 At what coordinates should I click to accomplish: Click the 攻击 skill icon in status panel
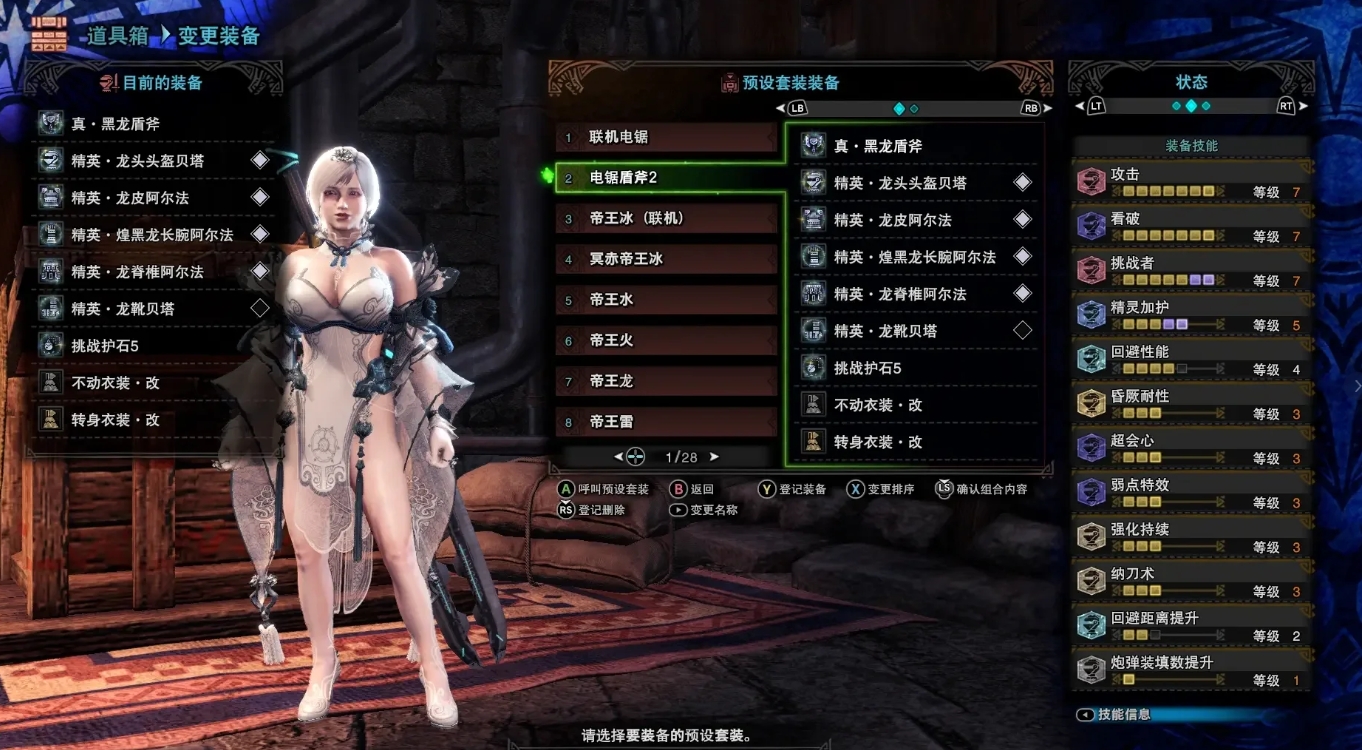[1090, 180]
